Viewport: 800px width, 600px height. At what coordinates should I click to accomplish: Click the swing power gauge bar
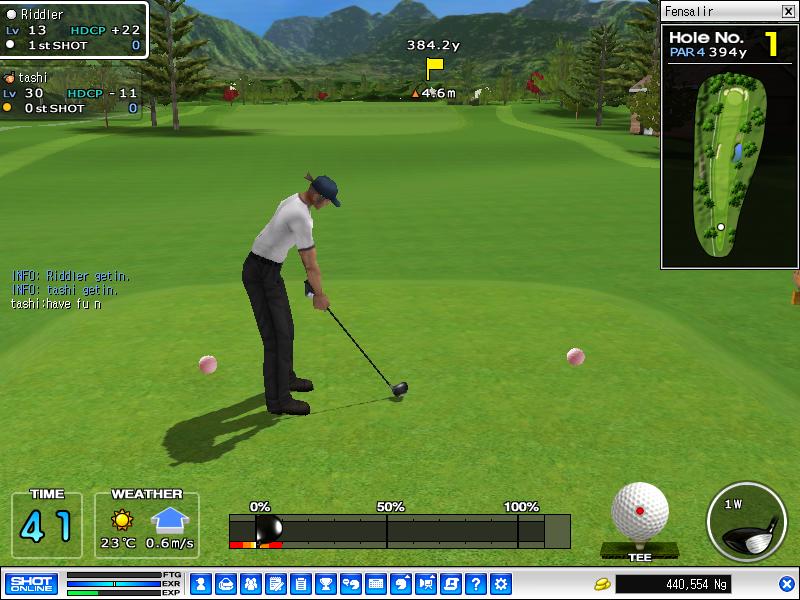point(400,531)
